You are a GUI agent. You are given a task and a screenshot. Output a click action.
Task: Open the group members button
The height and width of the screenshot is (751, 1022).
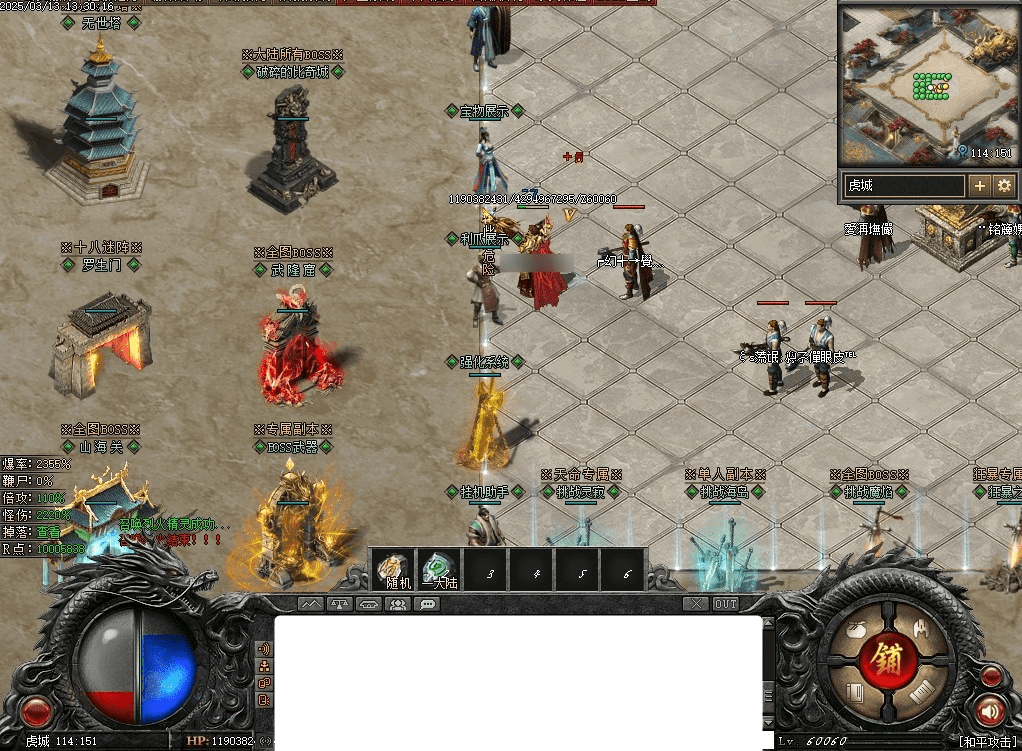click(398, 604)
